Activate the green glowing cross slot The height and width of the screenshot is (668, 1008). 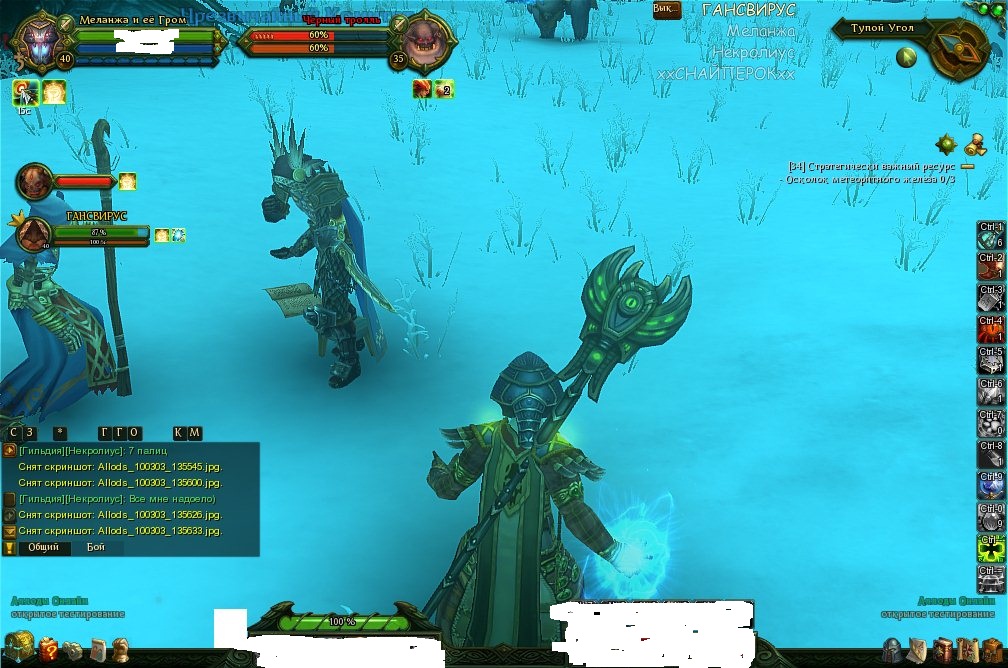pos(991,547)
